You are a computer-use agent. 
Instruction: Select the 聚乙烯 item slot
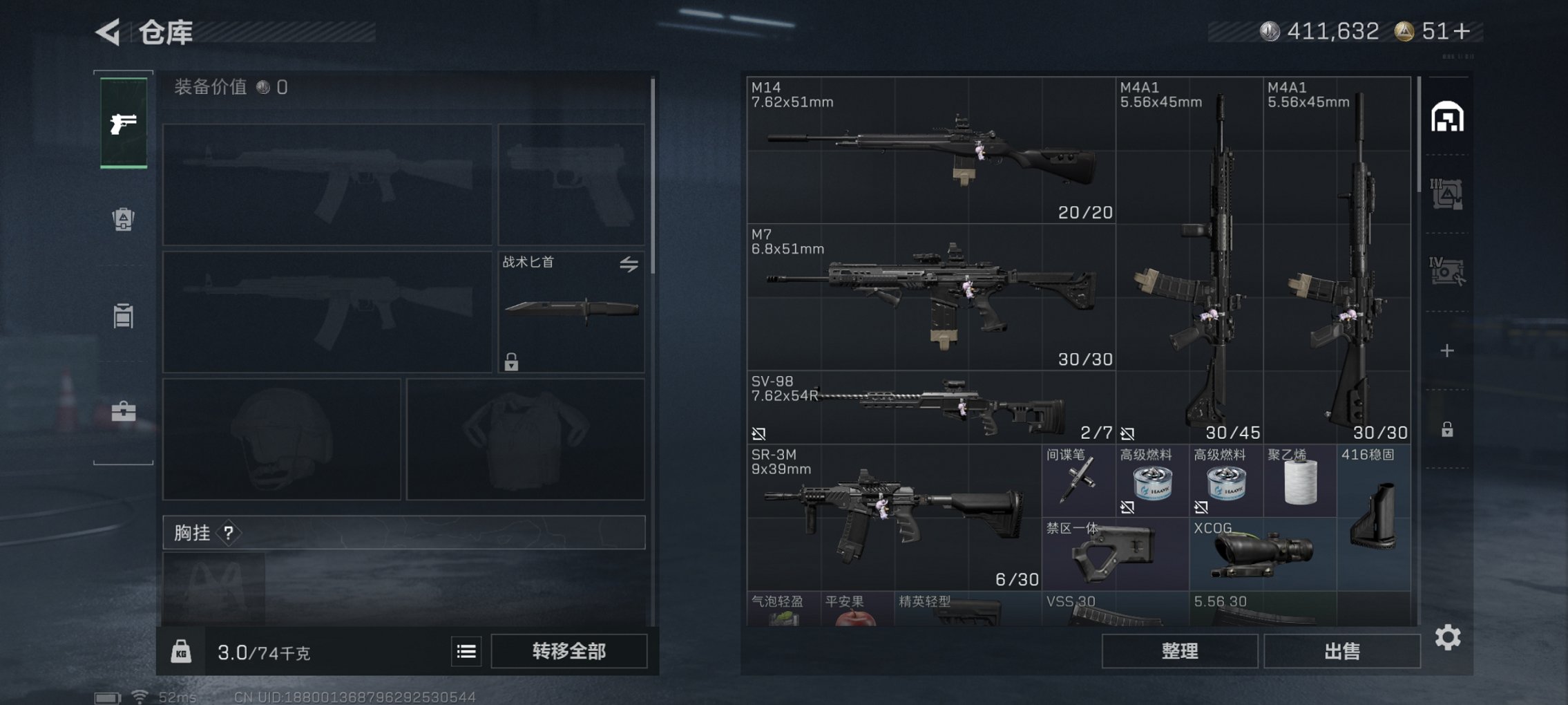(1299, 481)
